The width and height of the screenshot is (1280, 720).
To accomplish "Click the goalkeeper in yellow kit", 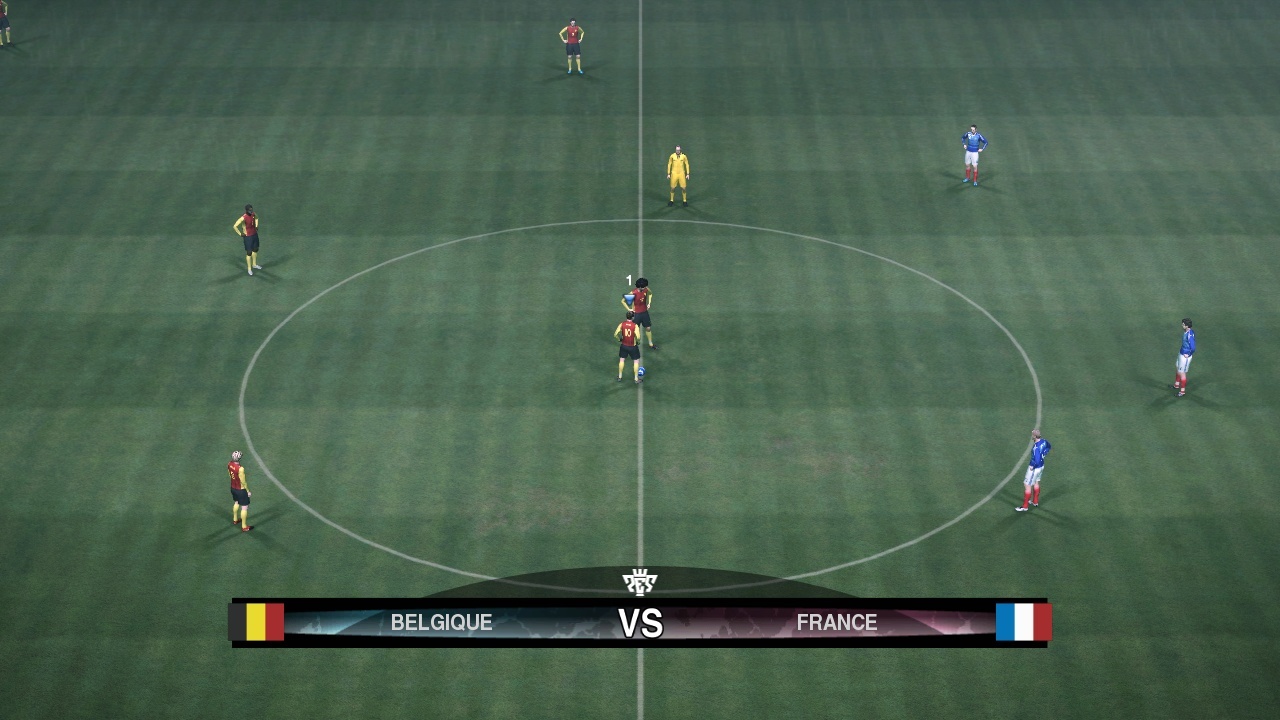I will pyautogui.click(x=676, y=170).
